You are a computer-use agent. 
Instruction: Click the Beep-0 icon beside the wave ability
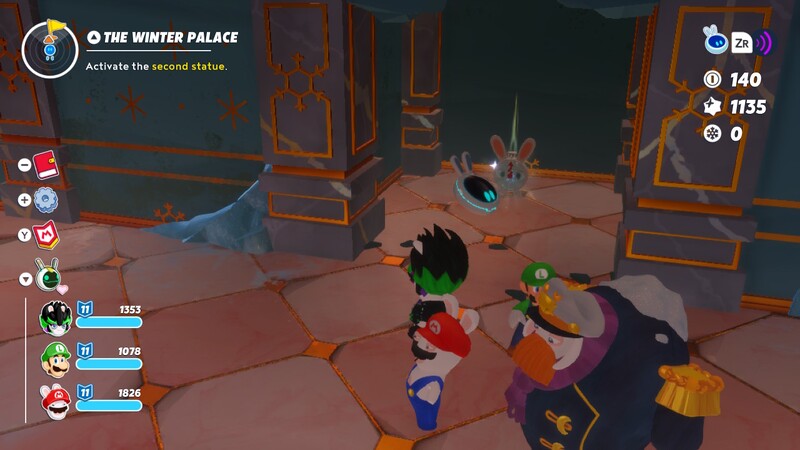coord(714,40)
